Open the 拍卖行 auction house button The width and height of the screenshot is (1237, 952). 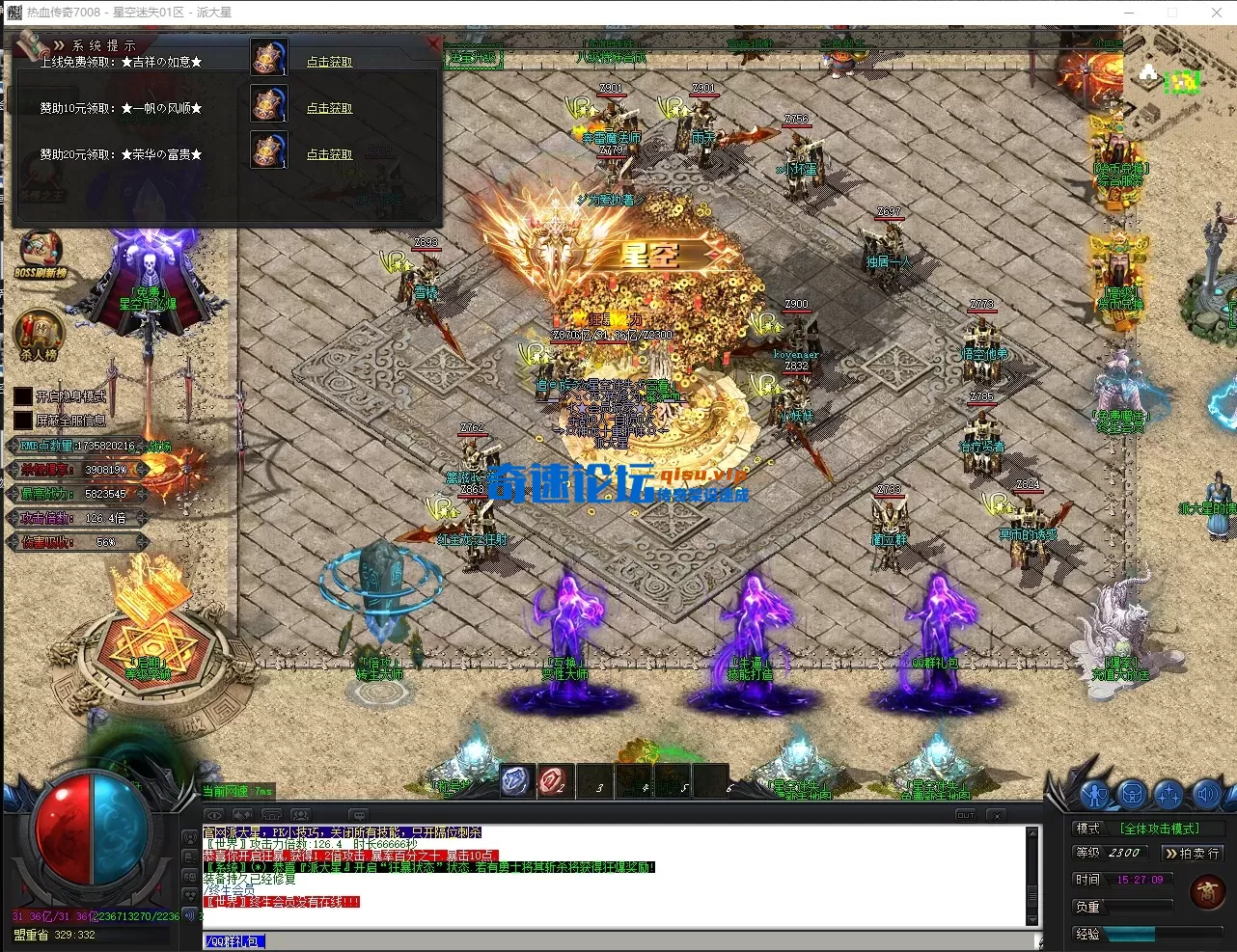click(x=1192, y=853)
